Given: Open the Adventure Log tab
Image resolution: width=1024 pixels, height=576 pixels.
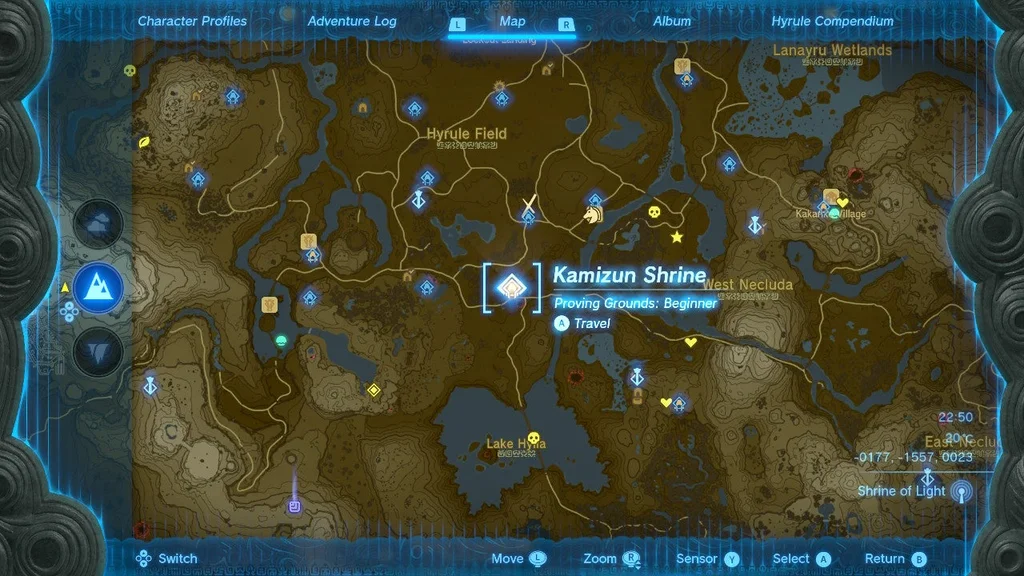Looking at the screenshot, I should (x=352, y=21).
